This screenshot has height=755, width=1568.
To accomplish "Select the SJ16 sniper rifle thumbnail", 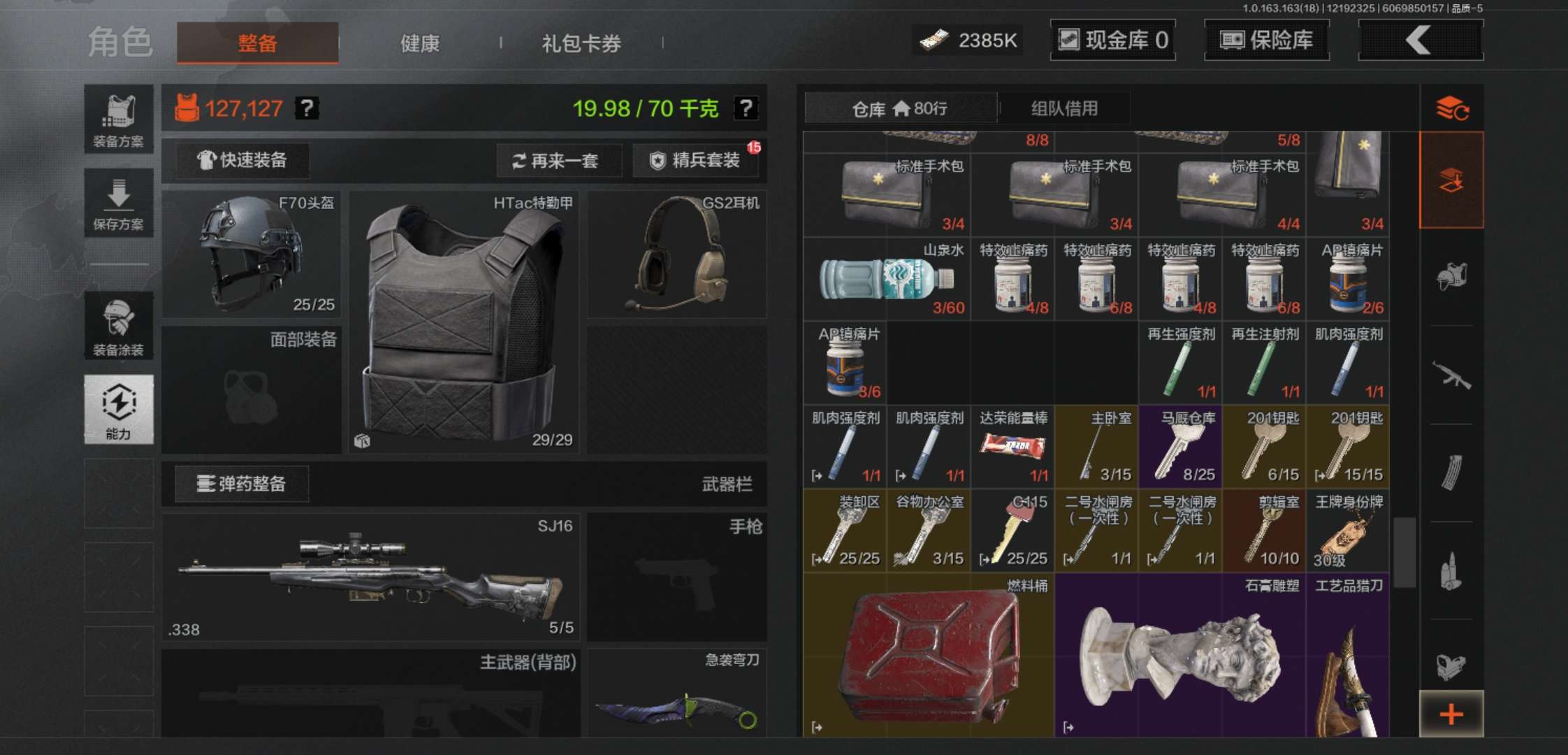I will pyautogui.click(x=370, y=577).
